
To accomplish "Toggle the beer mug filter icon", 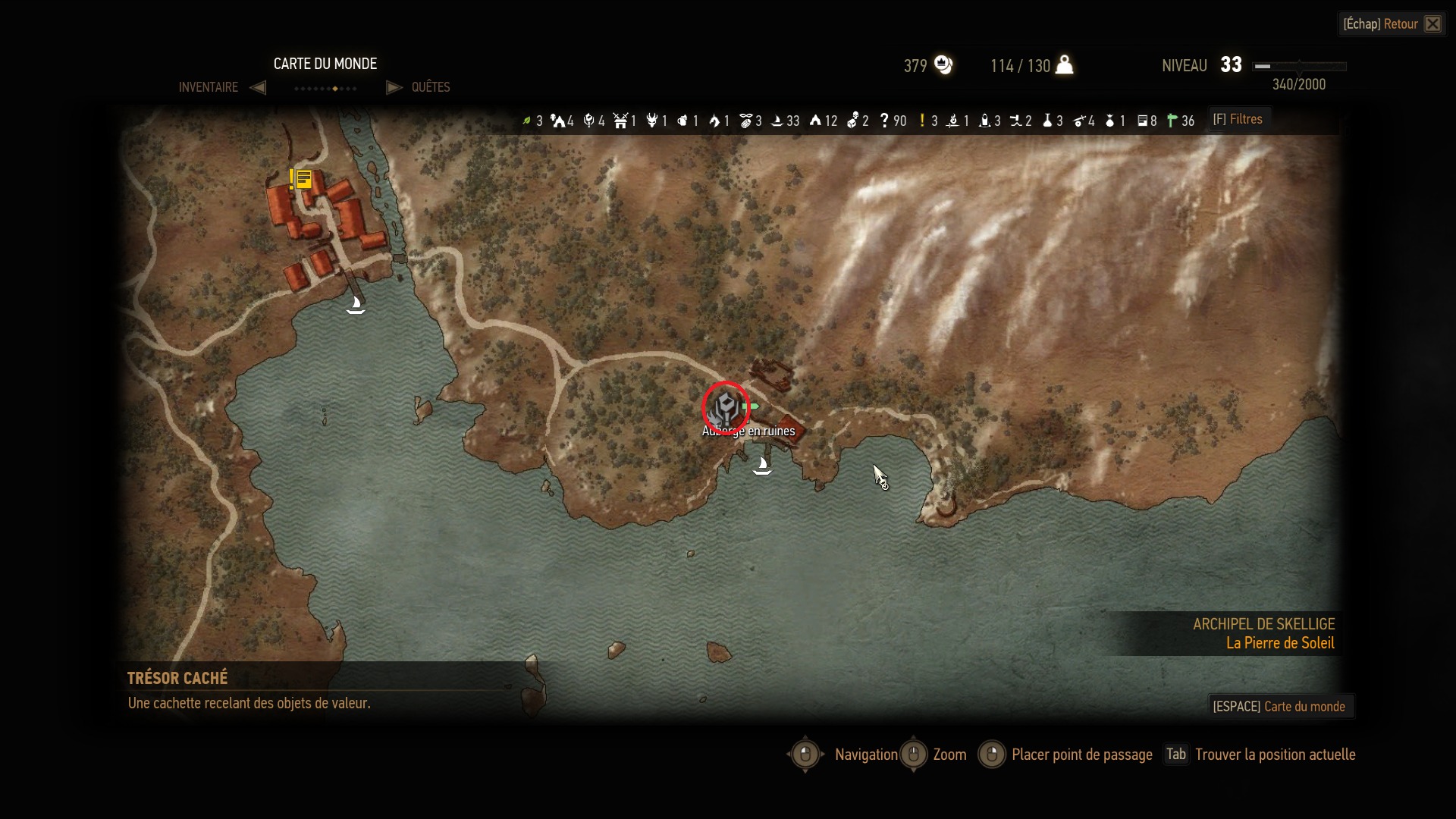I will click(x=682, y=121).
